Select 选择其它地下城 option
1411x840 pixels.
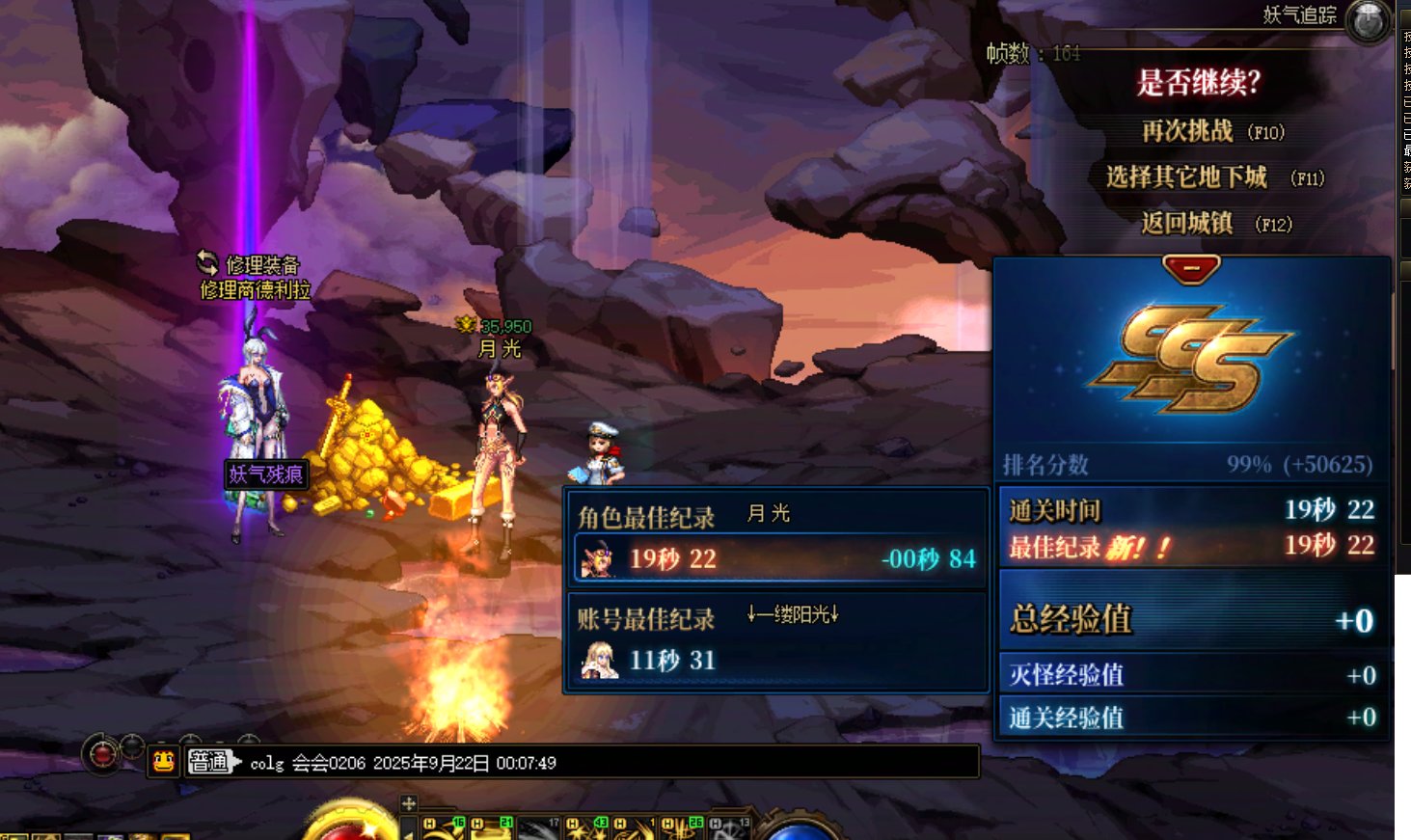(1213, 177)
